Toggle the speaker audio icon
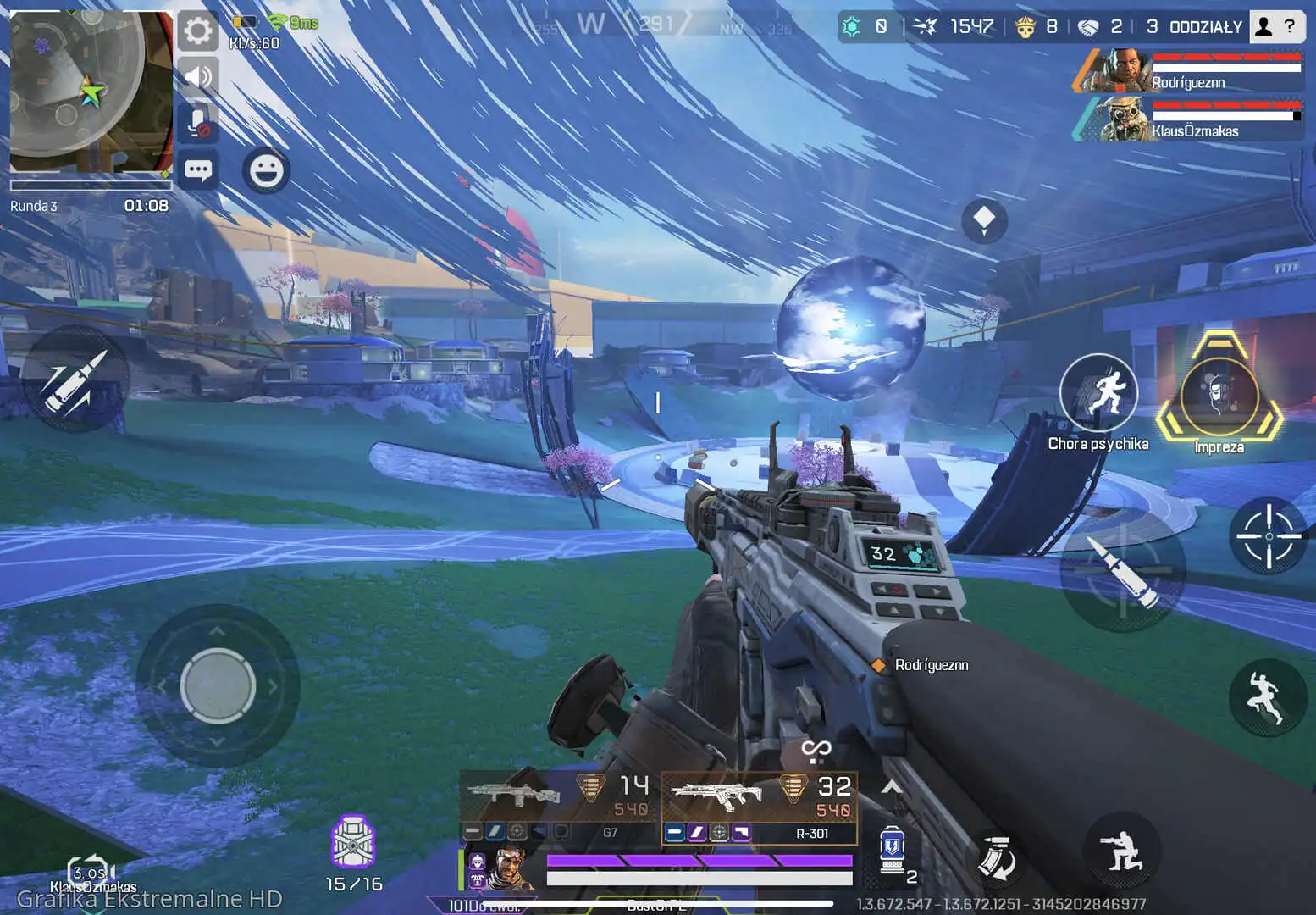Viewport: 1316px width, 915px height. 198,77
